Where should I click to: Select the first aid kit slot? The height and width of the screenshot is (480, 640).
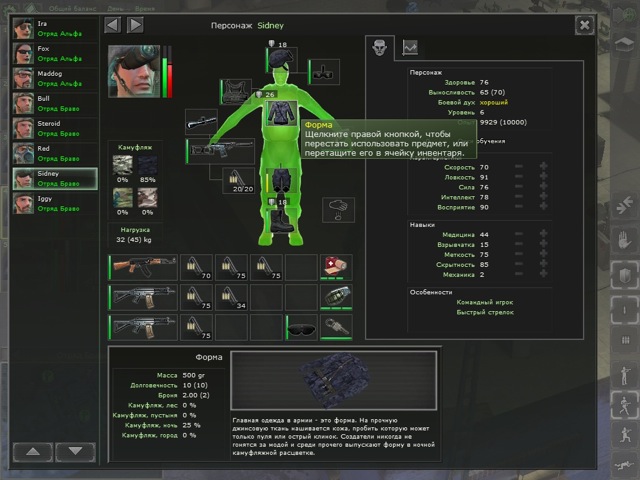pyautogui.click(x=336, y=268)
